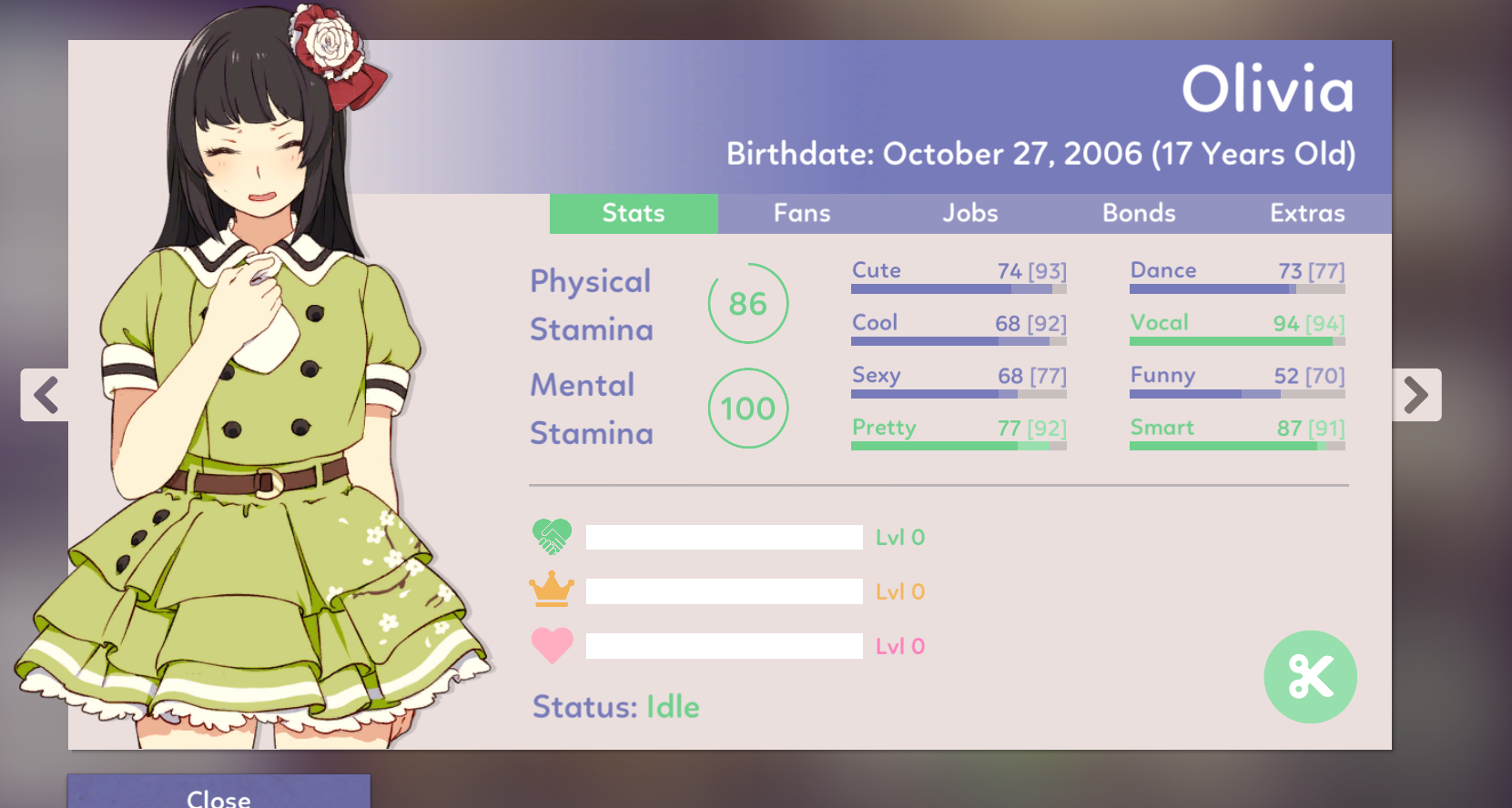Viewport: 1512px width, 808px height.
Task: Select the Bonds tab
Action: [x=1139, y=214]
